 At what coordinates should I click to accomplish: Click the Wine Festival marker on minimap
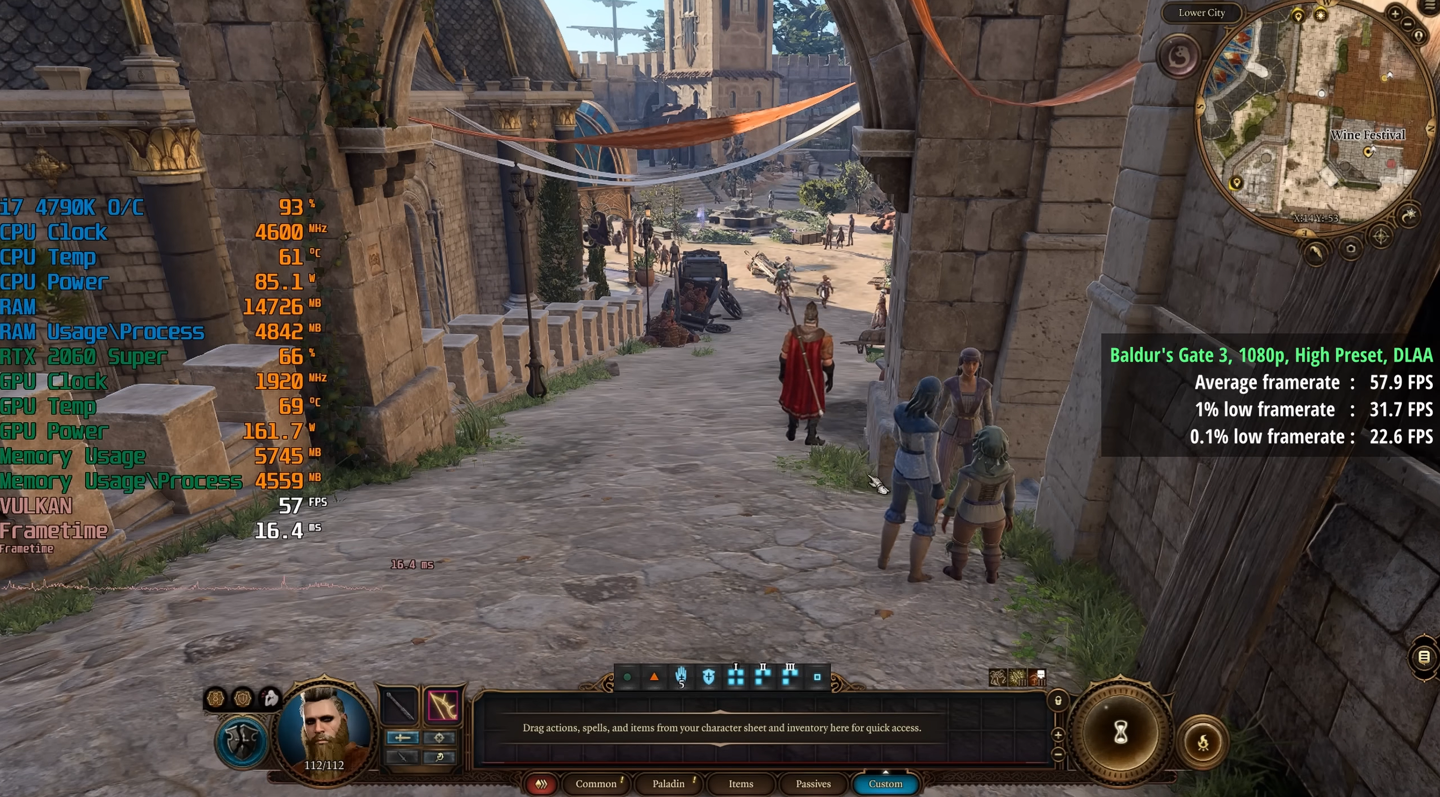point(1369,151)
